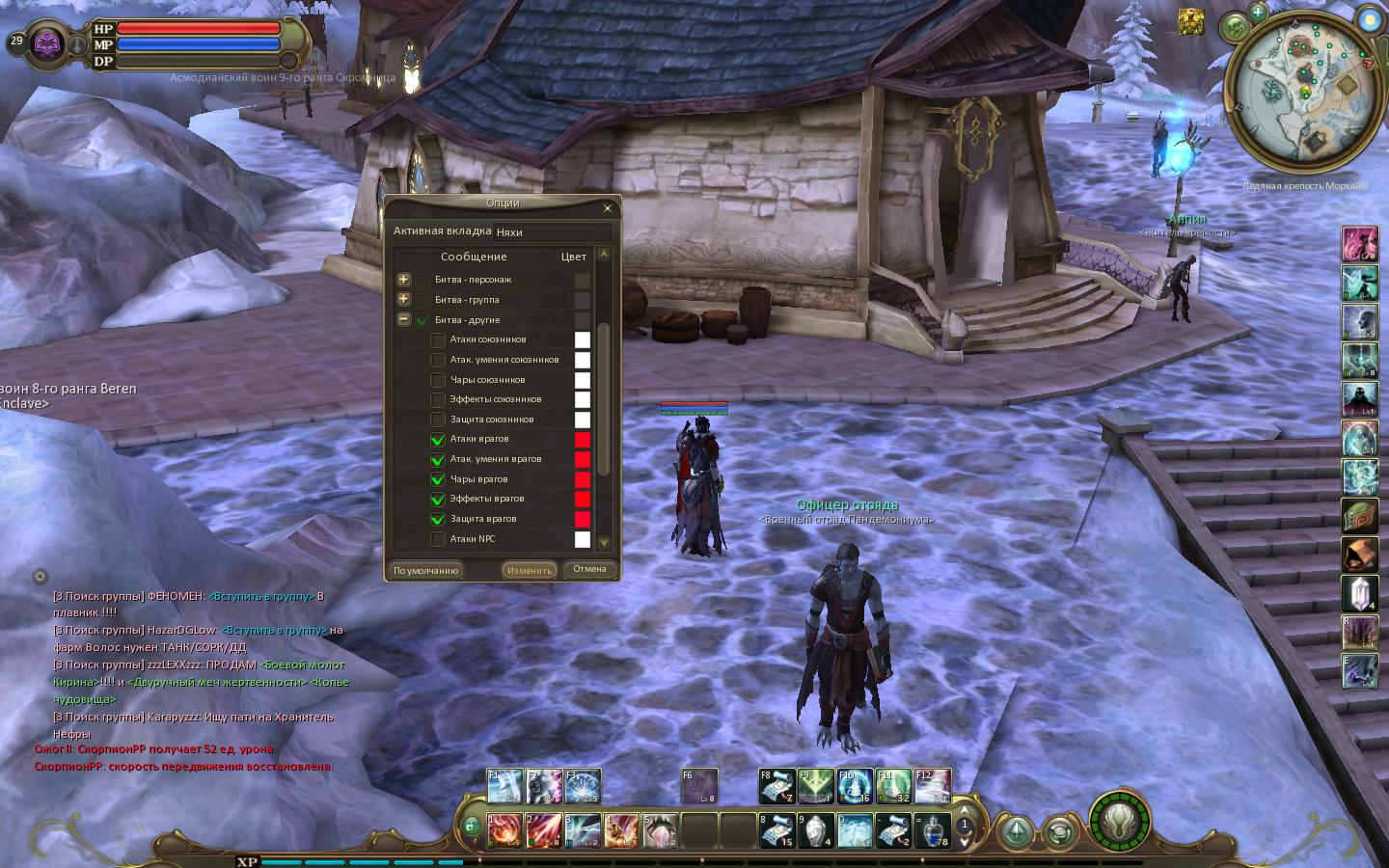Click the Изменить button
The height and width of the screenshot is (868, 1389).
pyautogui.click(x=530, y=570)
